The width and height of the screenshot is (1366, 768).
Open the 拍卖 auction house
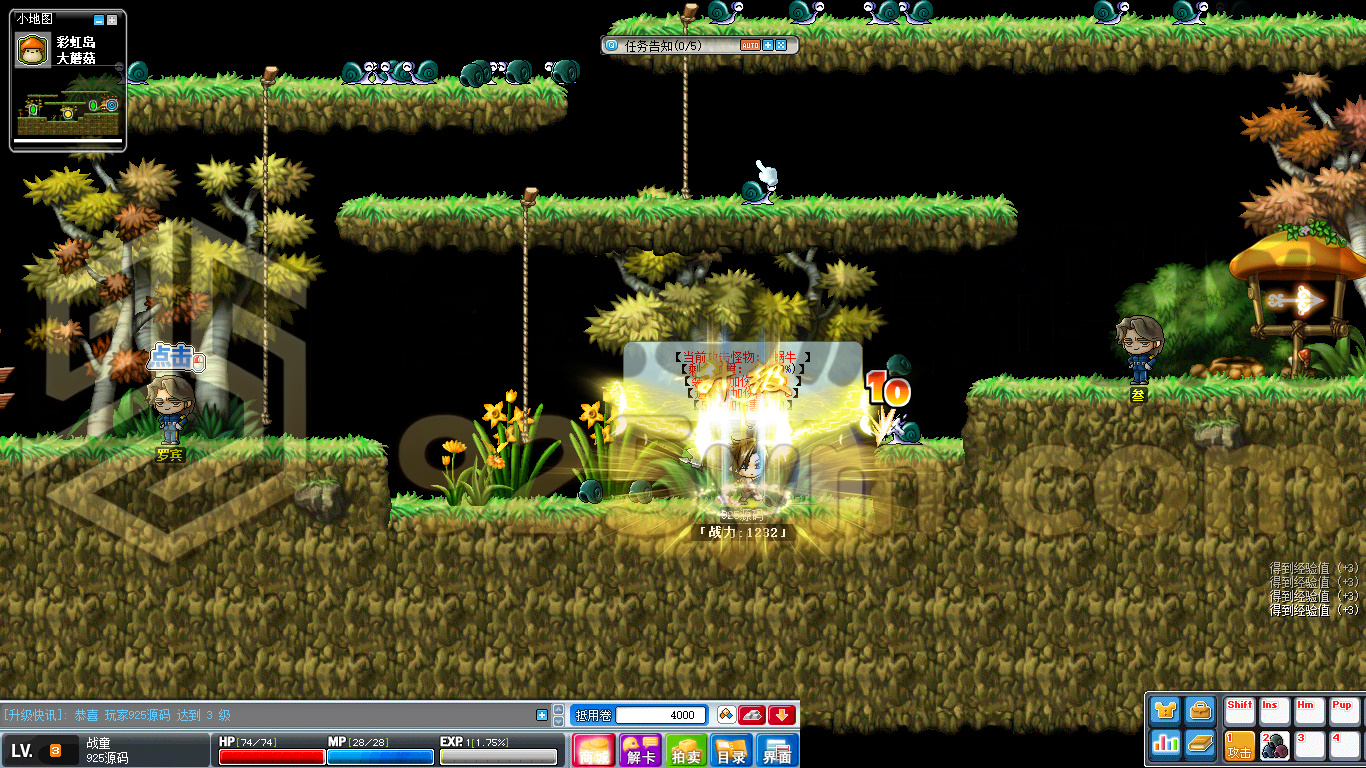[686, 750]
